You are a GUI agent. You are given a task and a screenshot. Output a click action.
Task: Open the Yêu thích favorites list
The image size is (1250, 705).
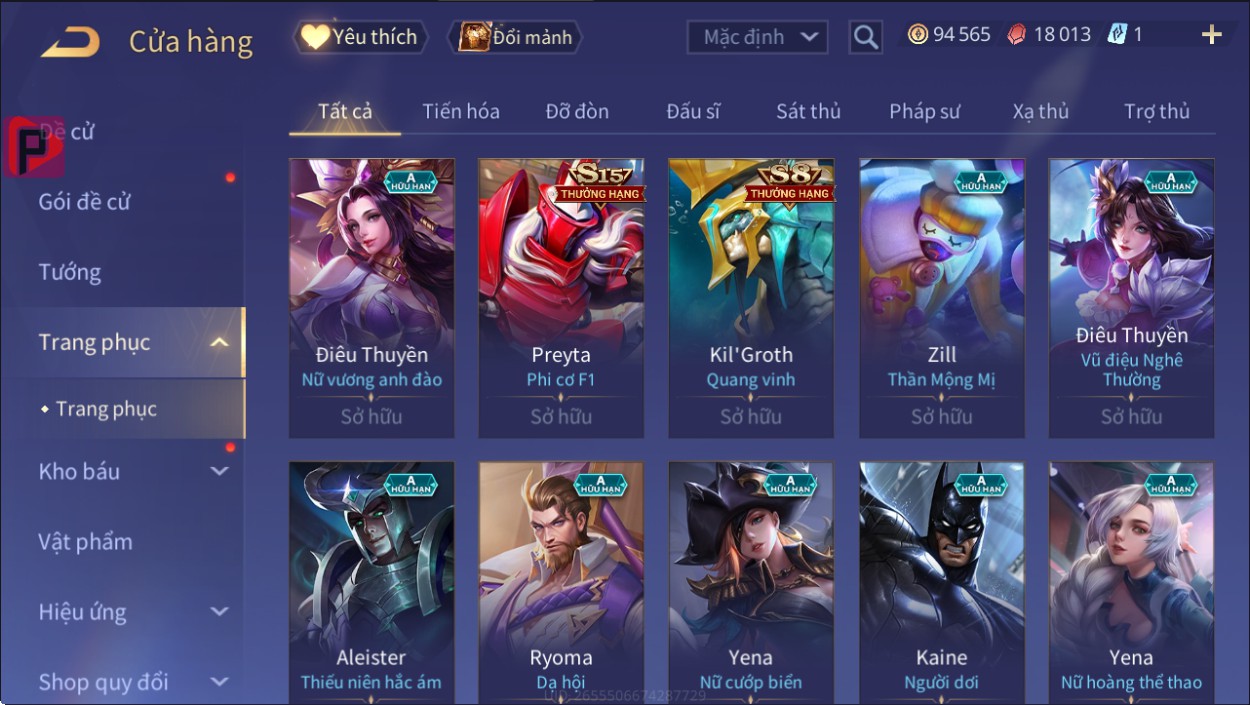(x=360, y=37)
